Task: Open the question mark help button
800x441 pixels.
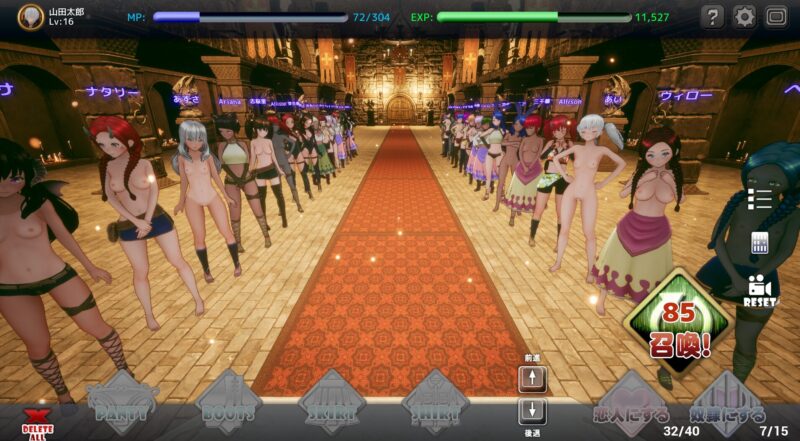Action: pyautogui.click(x=712, y=17)
